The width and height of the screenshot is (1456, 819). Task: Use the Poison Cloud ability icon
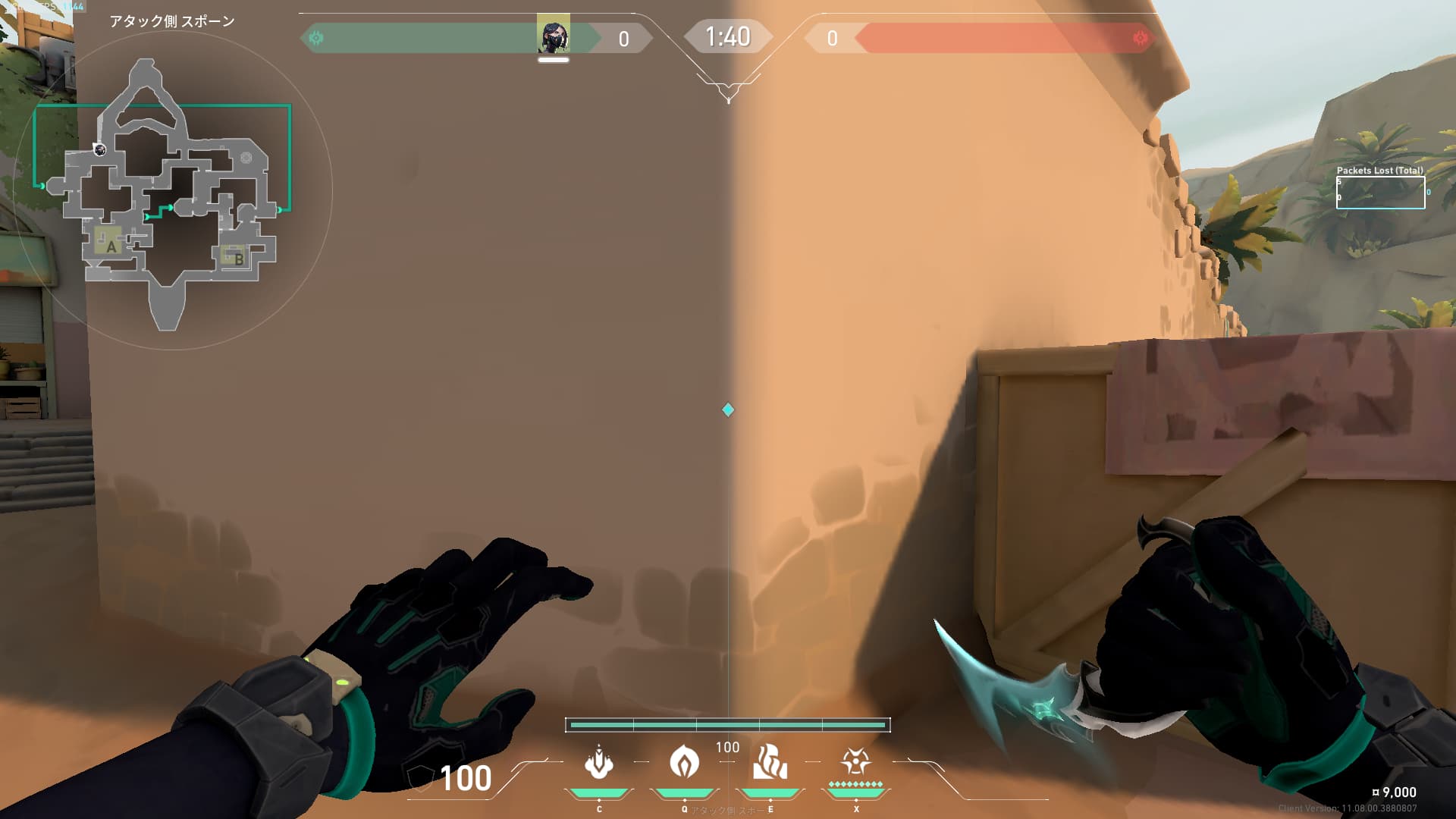coord(684,763)
